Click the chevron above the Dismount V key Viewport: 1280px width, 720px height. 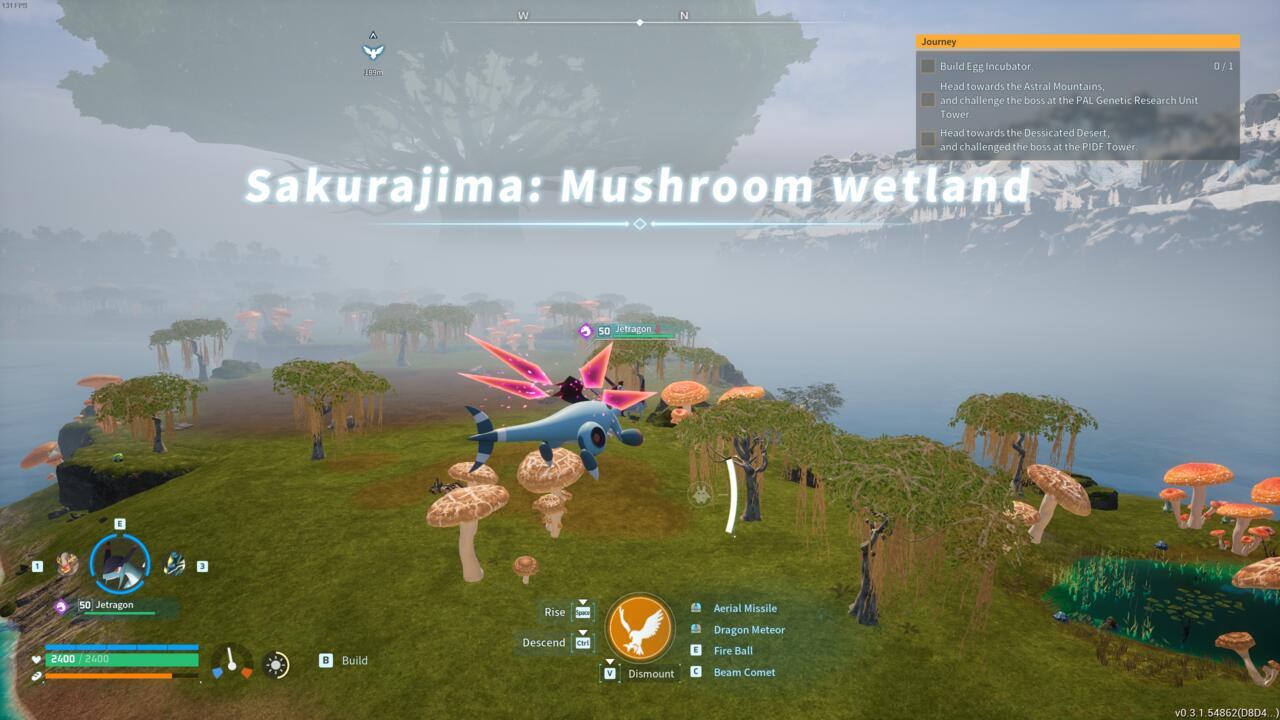(609, 661)
